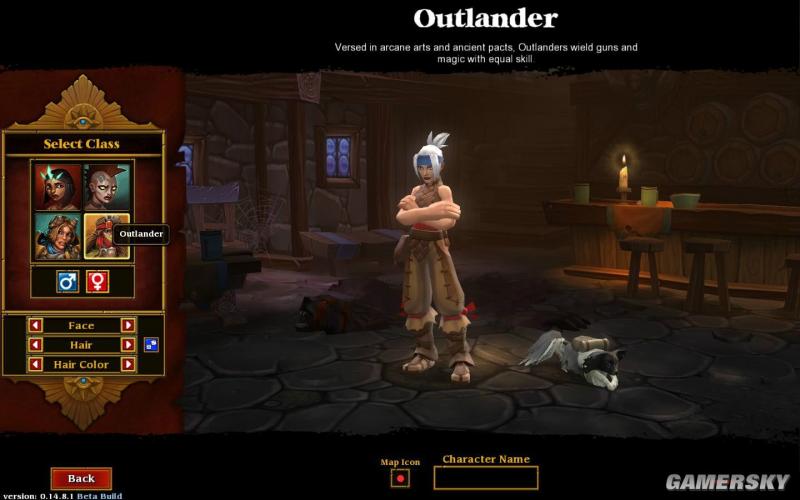The image size is (800, 500).
Task: Change the red Map Icon selector
Action: click(x=400, y=478)
